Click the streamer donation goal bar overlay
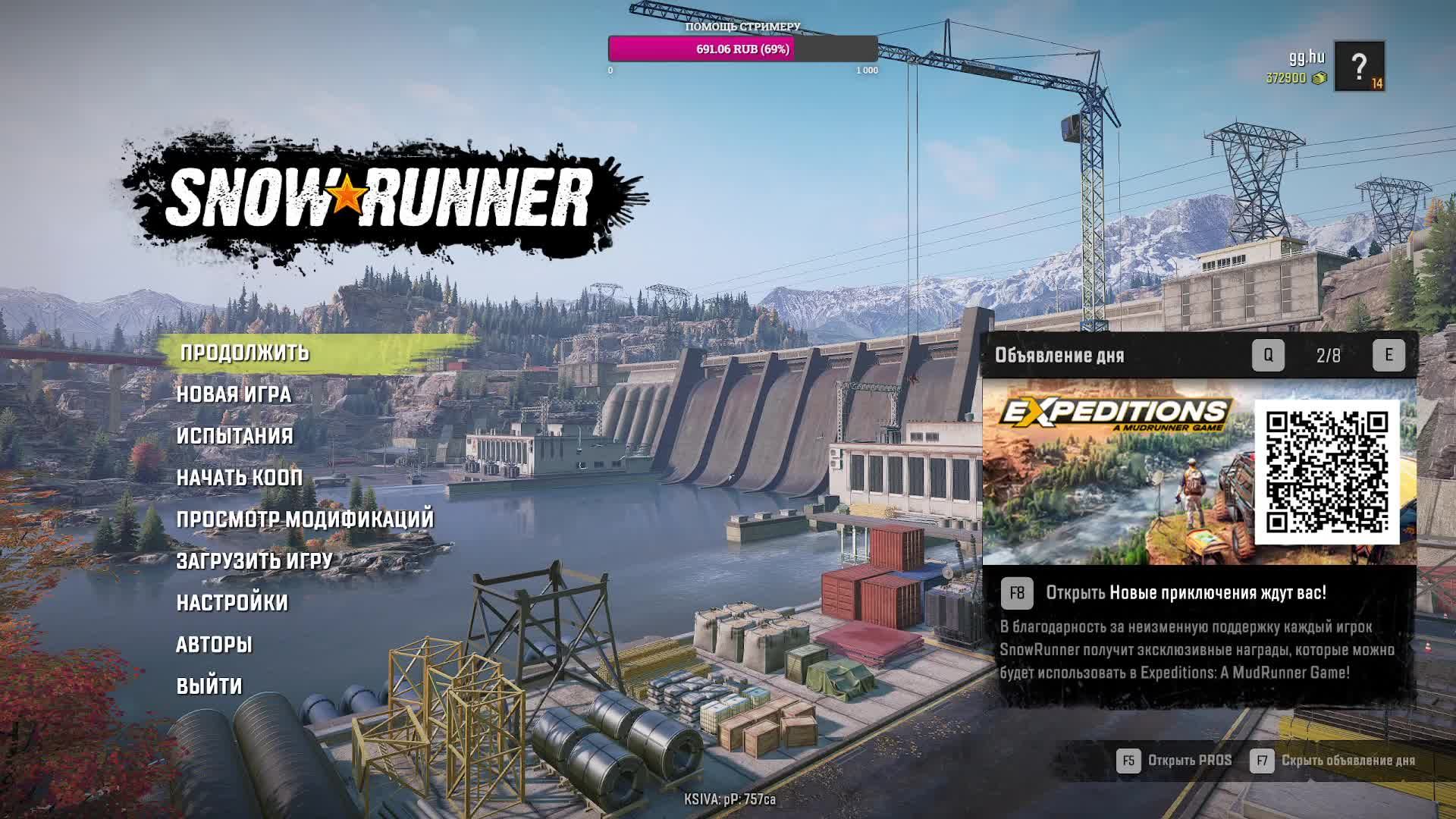 point(742,49)
